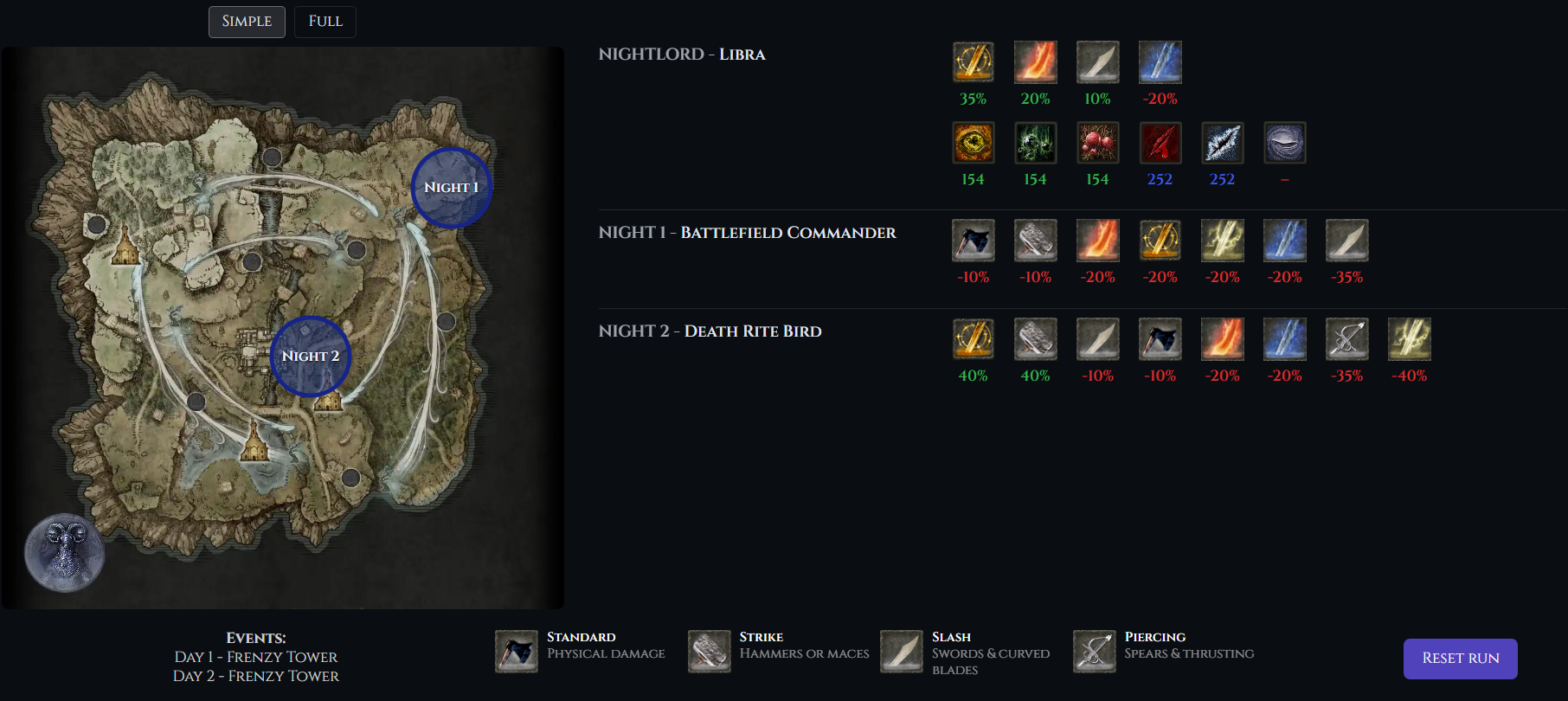Image resolution: width=1568 pixels, height=701 pixels.
Task: Select the Night 1 circle marker
Action: click(451, 188)
